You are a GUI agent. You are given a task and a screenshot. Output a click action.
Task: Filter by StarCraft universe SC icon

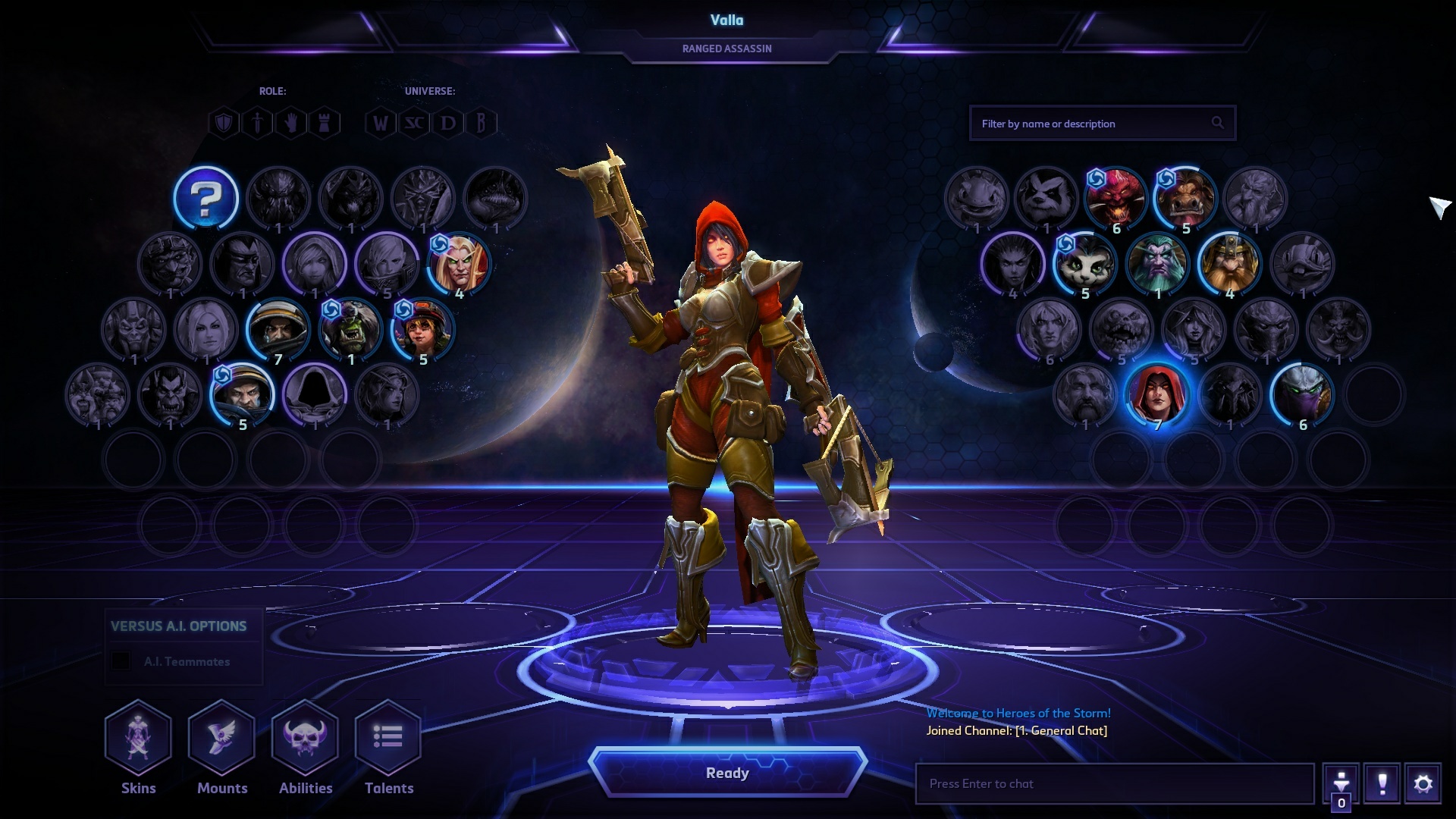[414, 123]
